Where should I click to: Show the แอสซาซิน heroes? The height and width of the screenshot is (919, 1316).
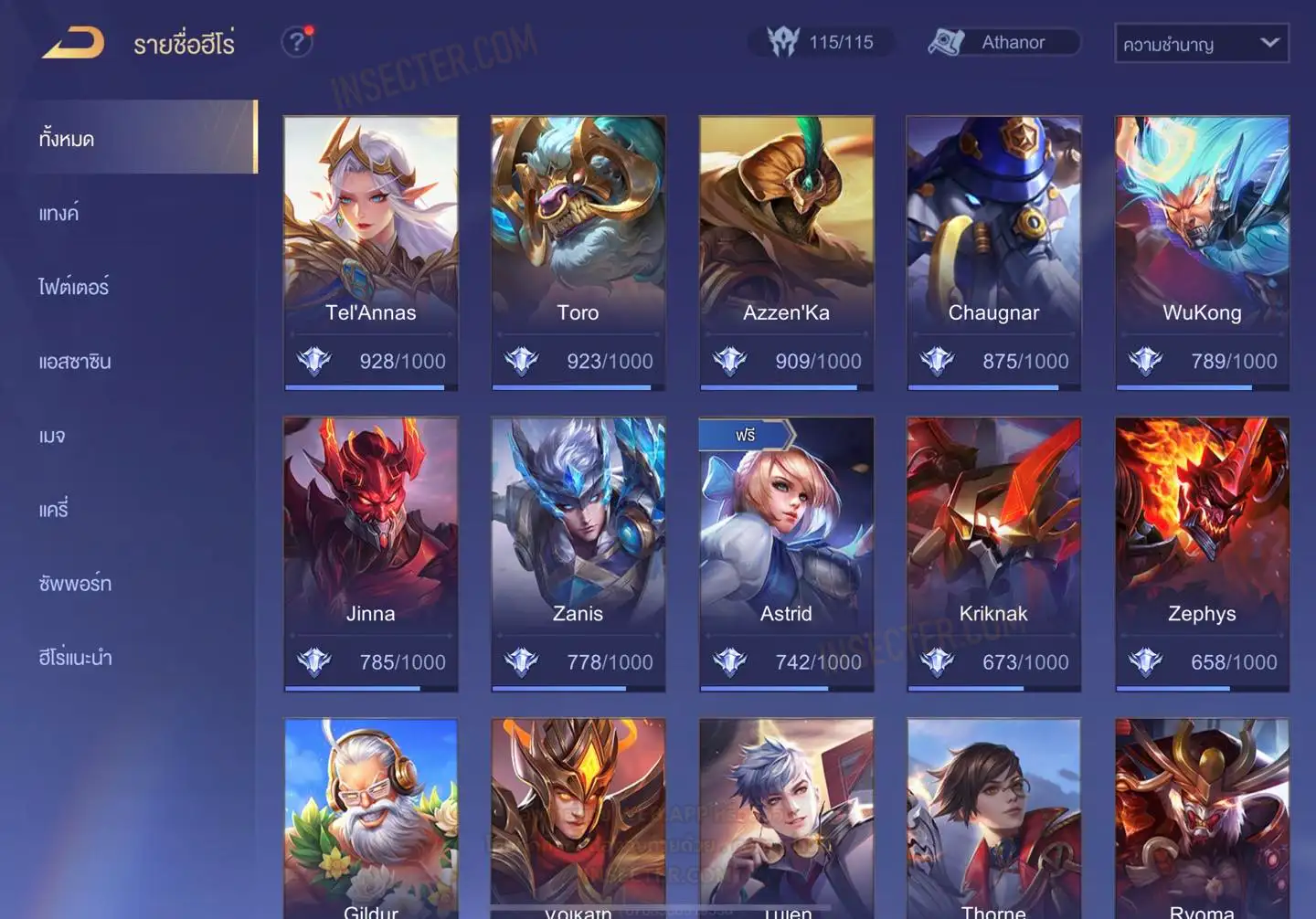pos(75,362)
